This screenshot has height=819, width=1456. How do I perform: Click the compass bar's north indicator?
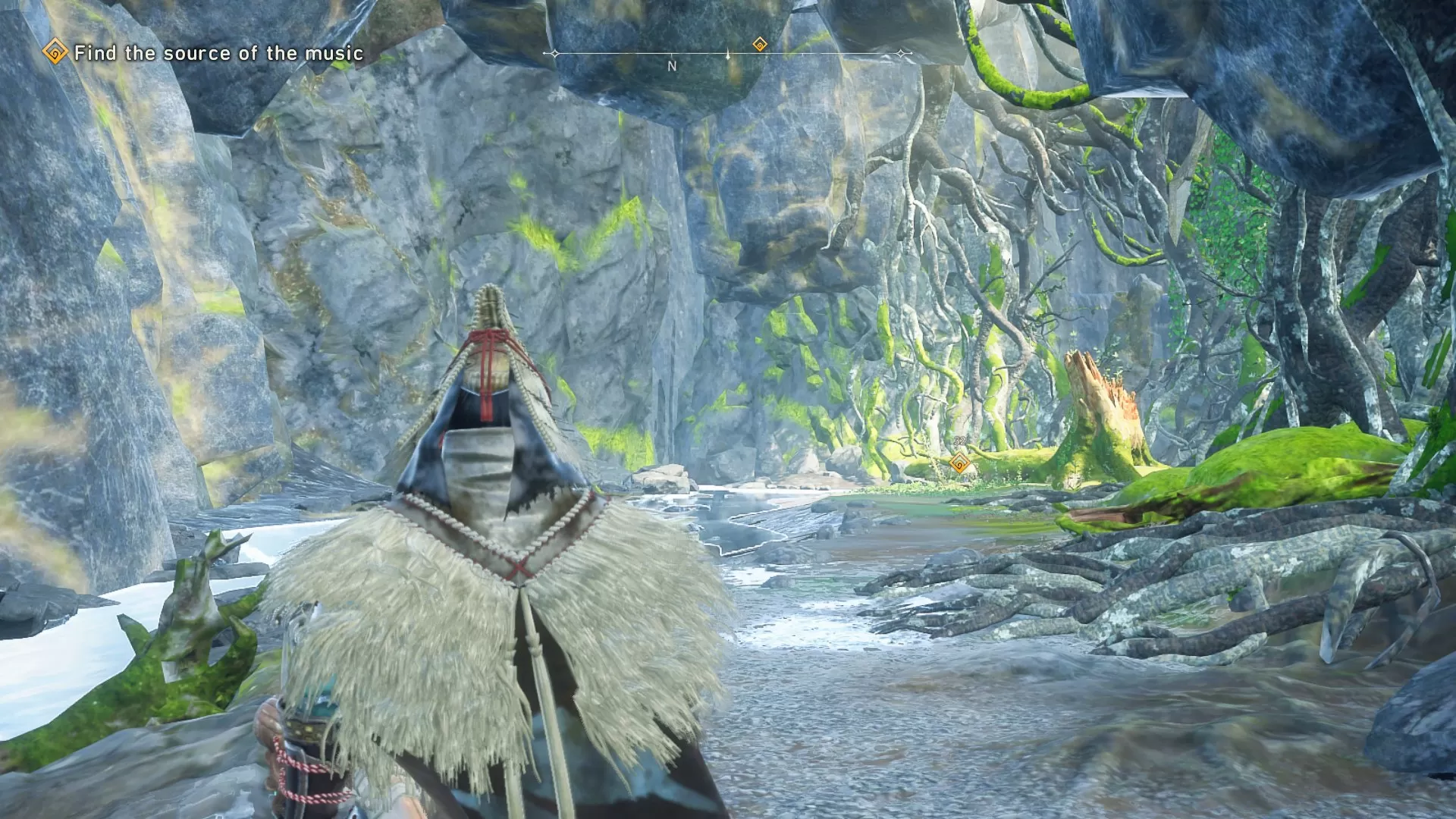(672, 67)
